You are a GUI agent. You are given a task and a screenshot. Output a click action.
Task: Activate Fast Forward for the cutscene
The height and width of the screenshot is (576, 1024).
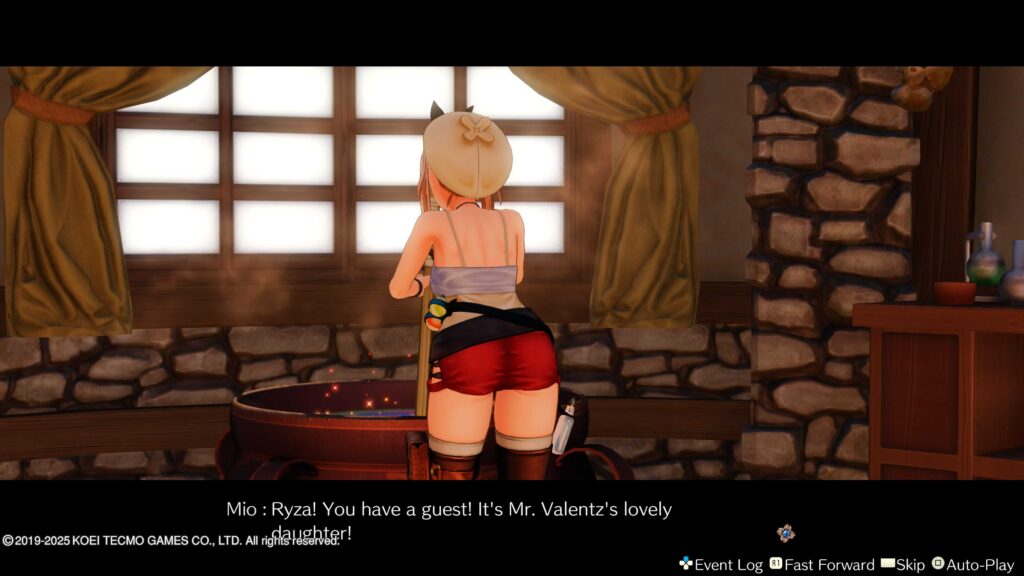point(820,565)
